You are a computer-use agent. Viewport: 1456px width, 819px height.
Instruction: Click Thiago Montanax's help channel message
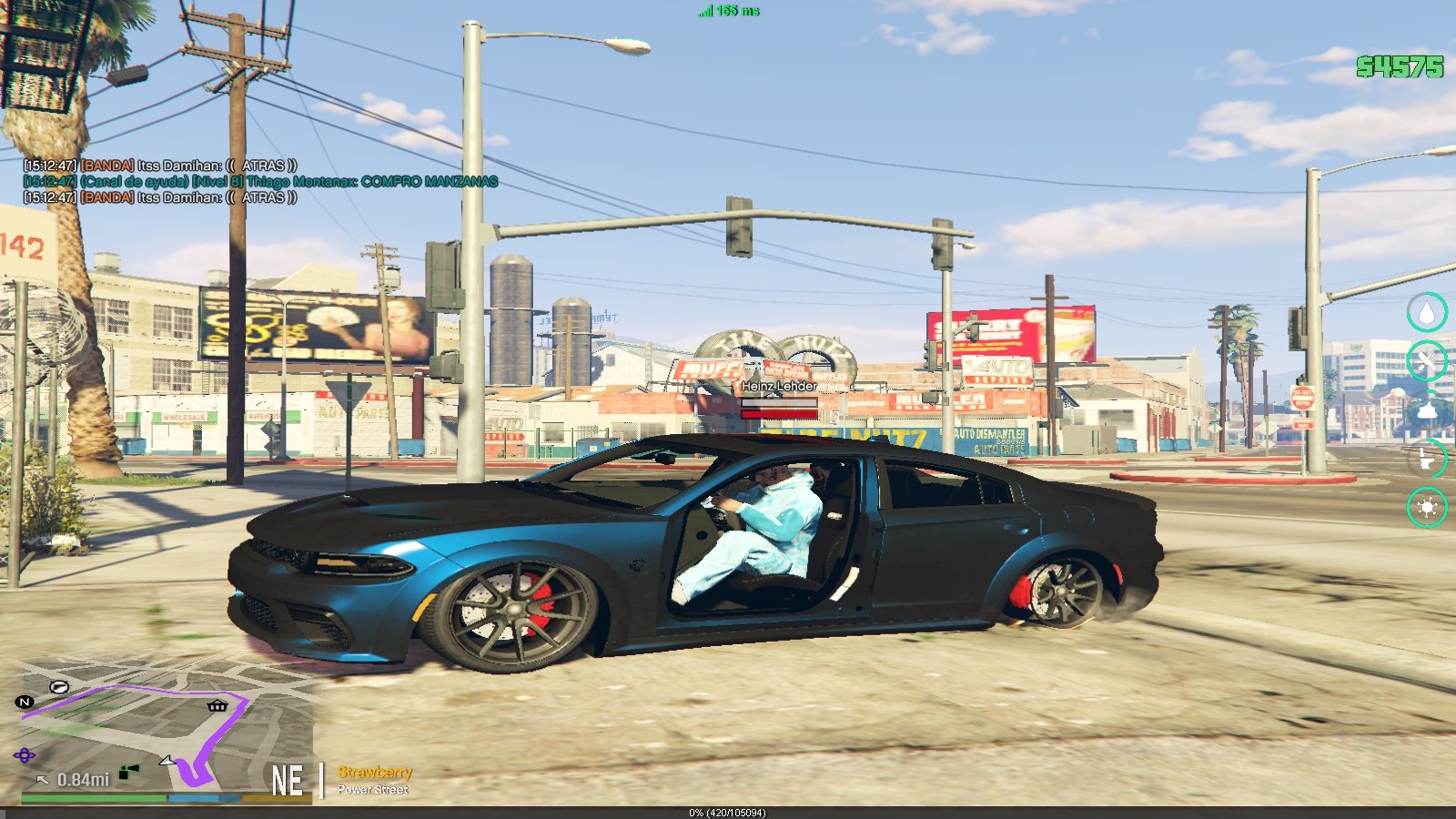pos(262,182)
